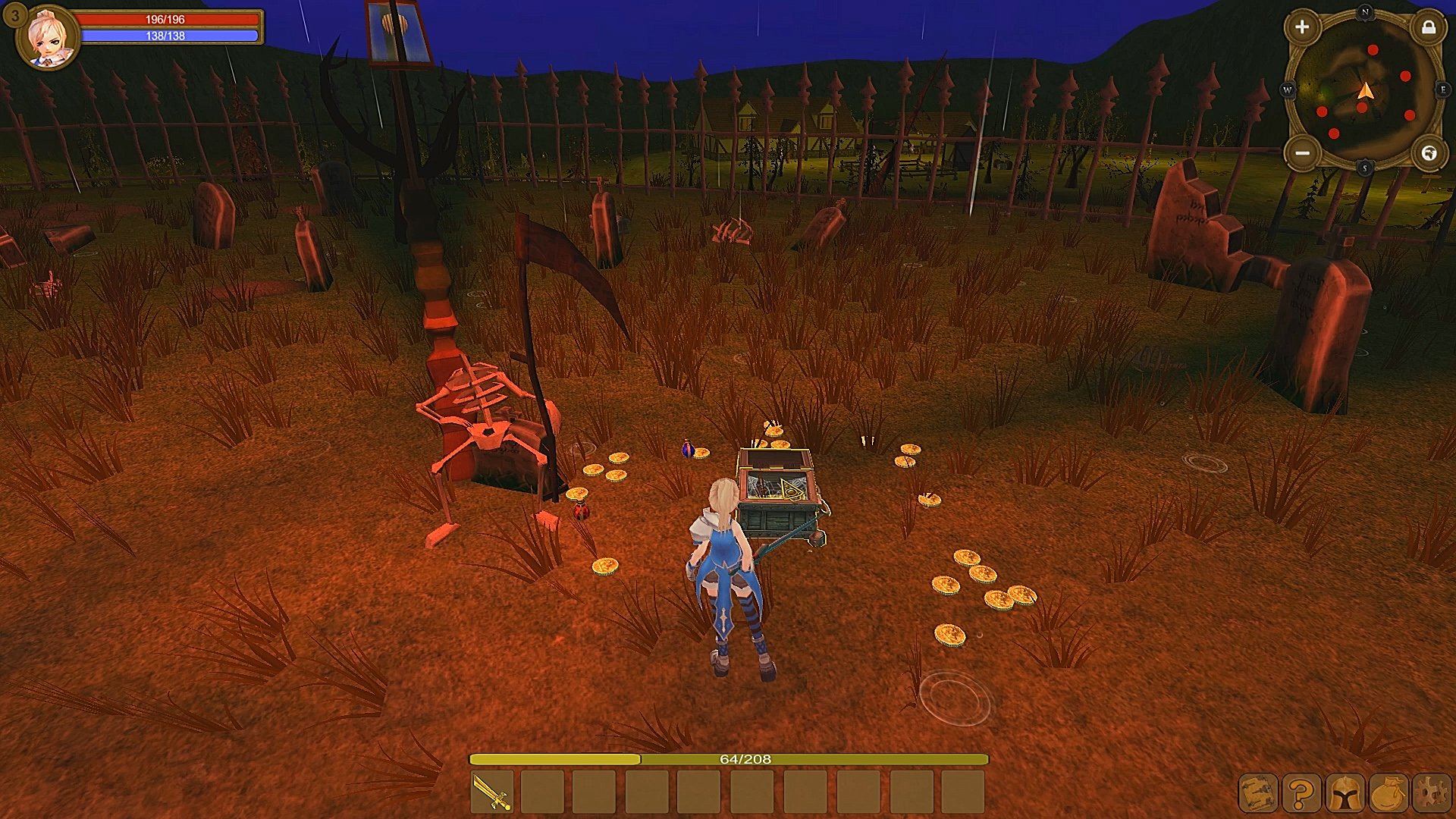This screenshot has width=1456, height=819.
Task: Toggle the minimap lock padlock
Action: tap(1428, 27)
